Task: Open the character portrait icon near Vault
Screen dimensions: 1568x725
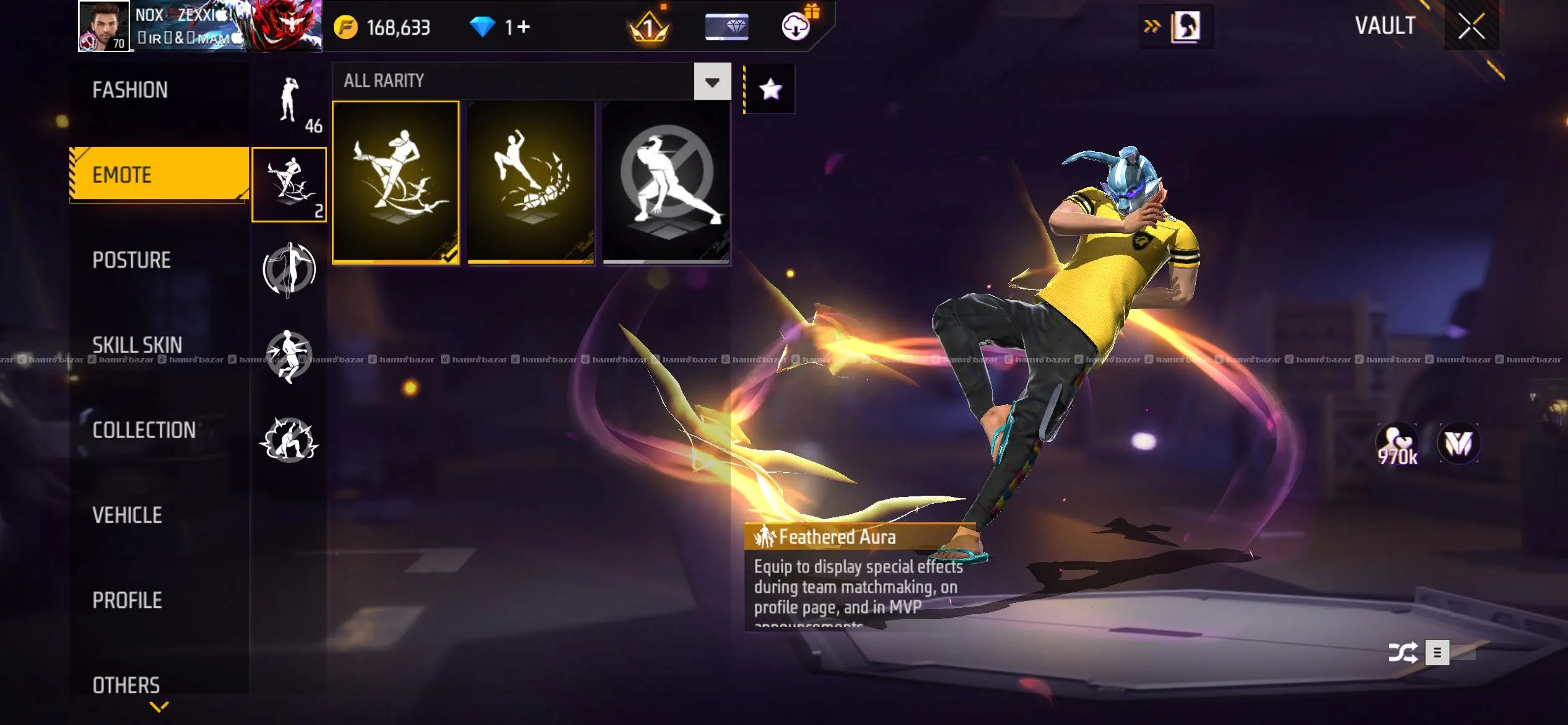Action: coord(1185,27)
